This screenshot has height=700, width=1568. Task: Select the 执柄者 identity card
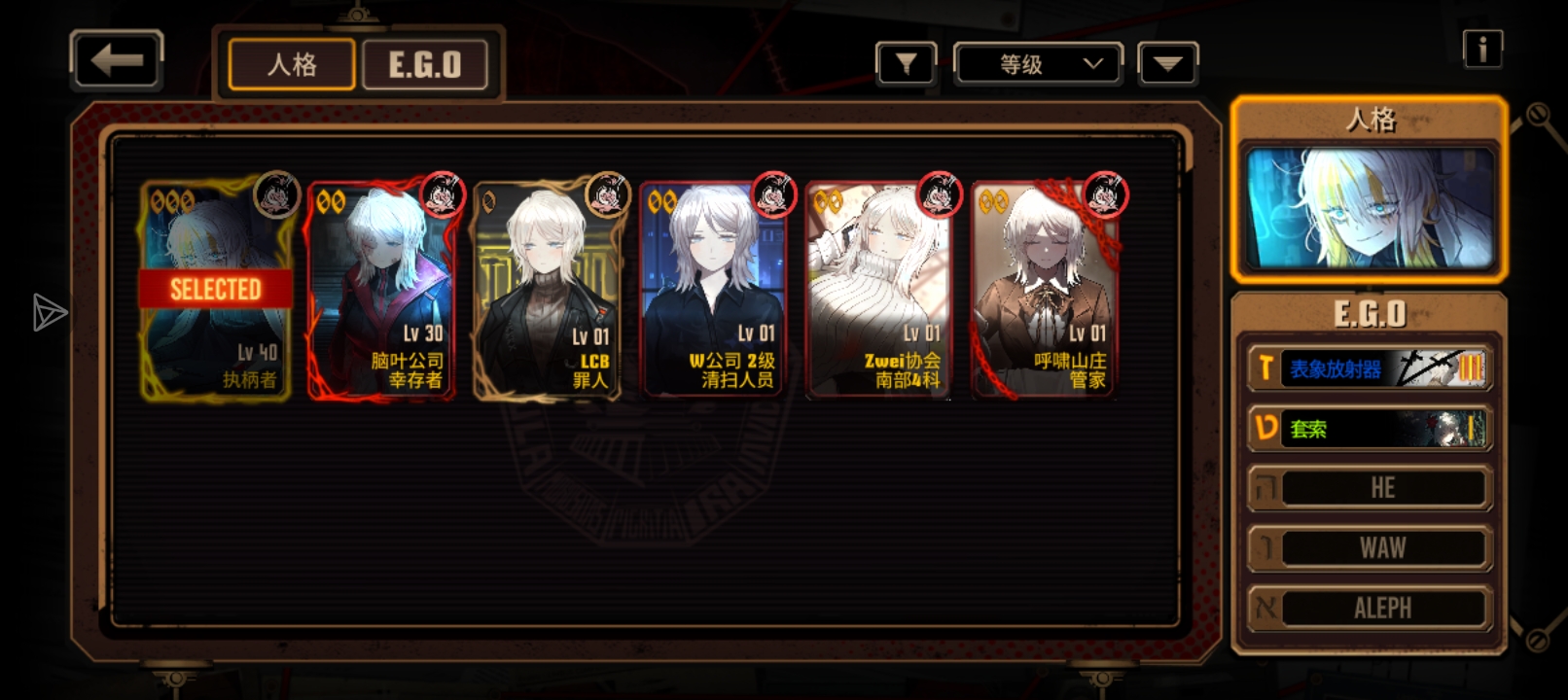tap(216, 290)
